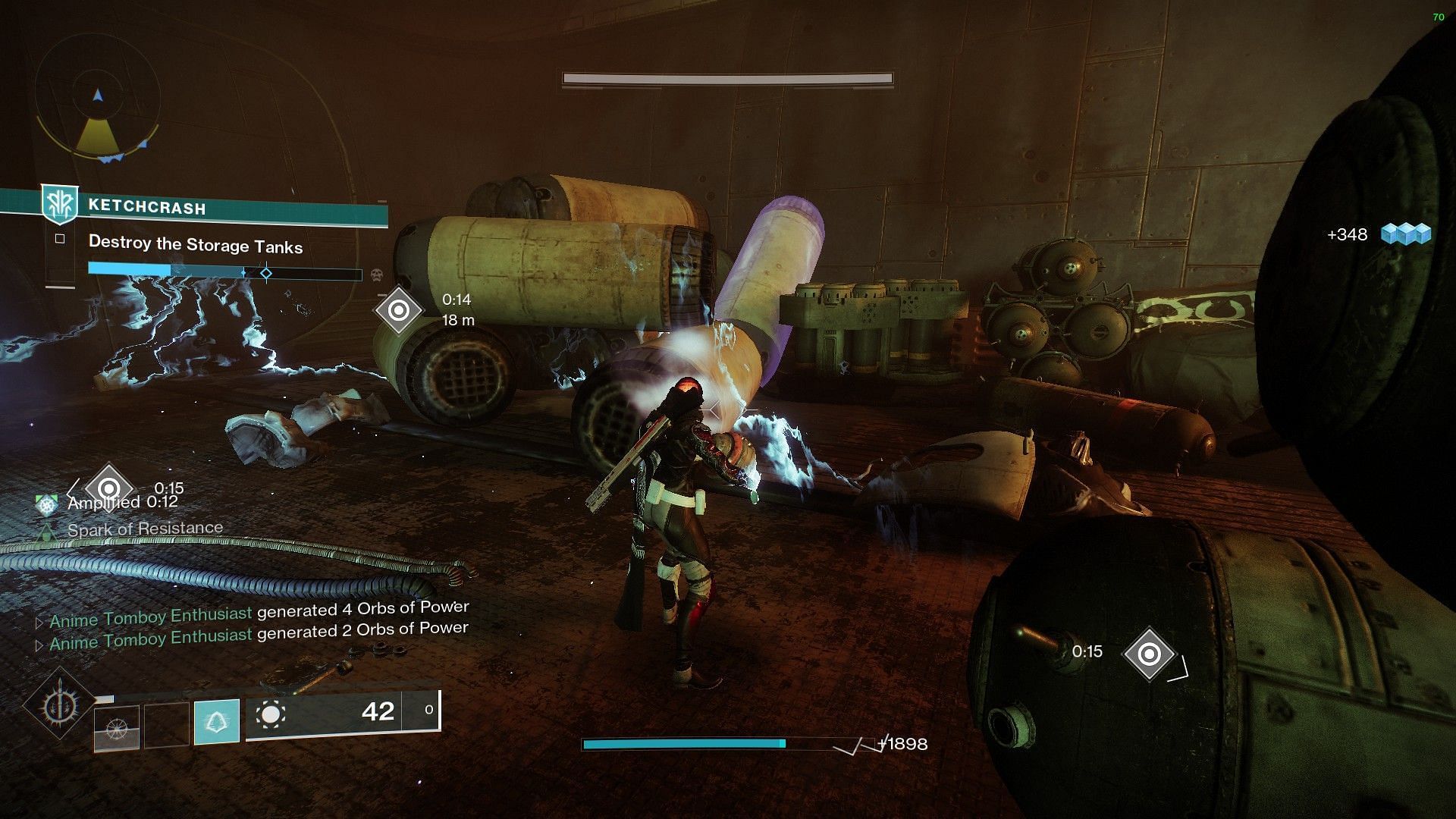Tick the objective checkbox beside Storage Tanks
This screenshot has height=819, width=1456.
point(60,239)
